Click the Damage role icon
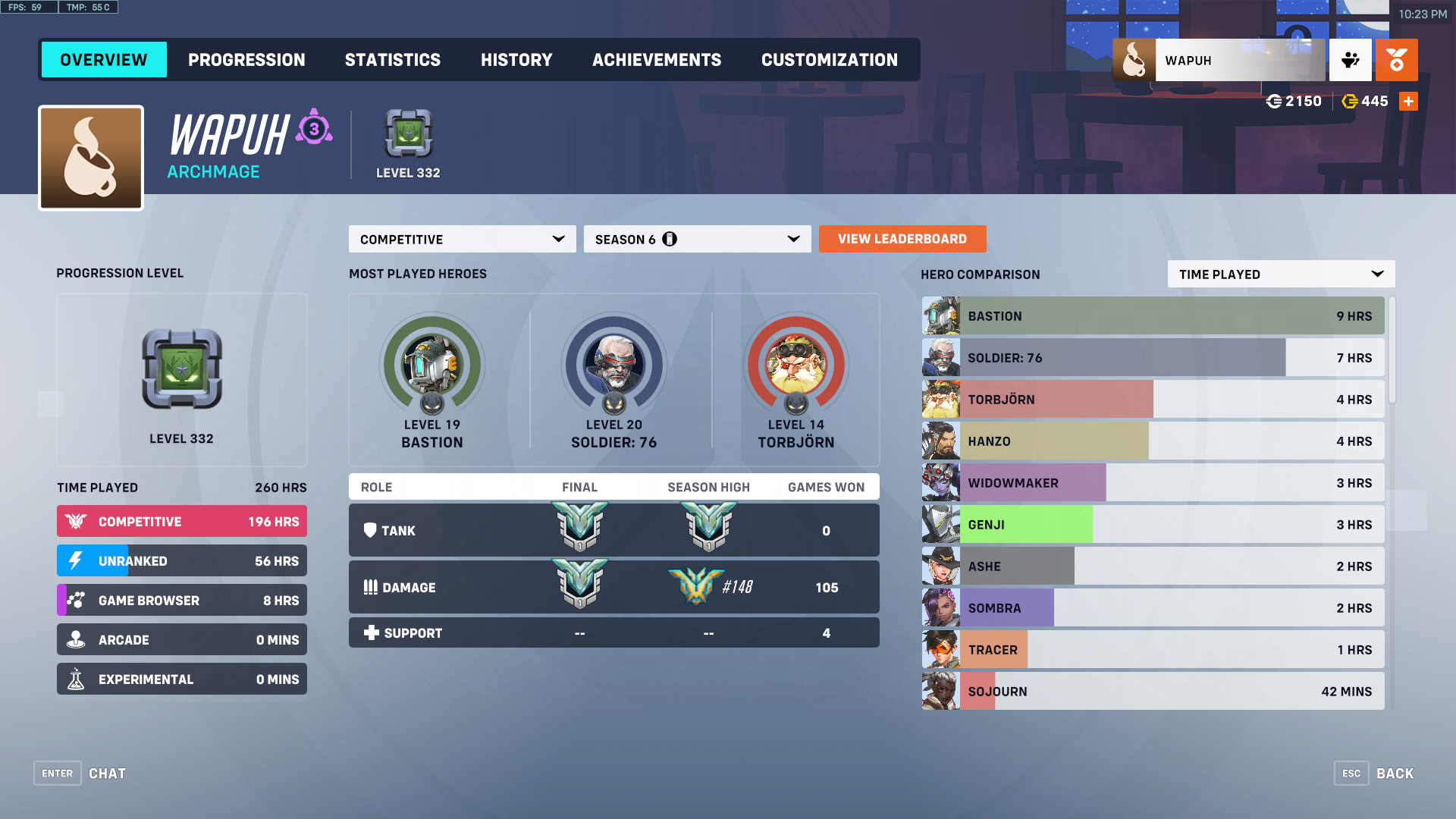1456x819 pixels. pyautogui.click(x=371, y=587)
